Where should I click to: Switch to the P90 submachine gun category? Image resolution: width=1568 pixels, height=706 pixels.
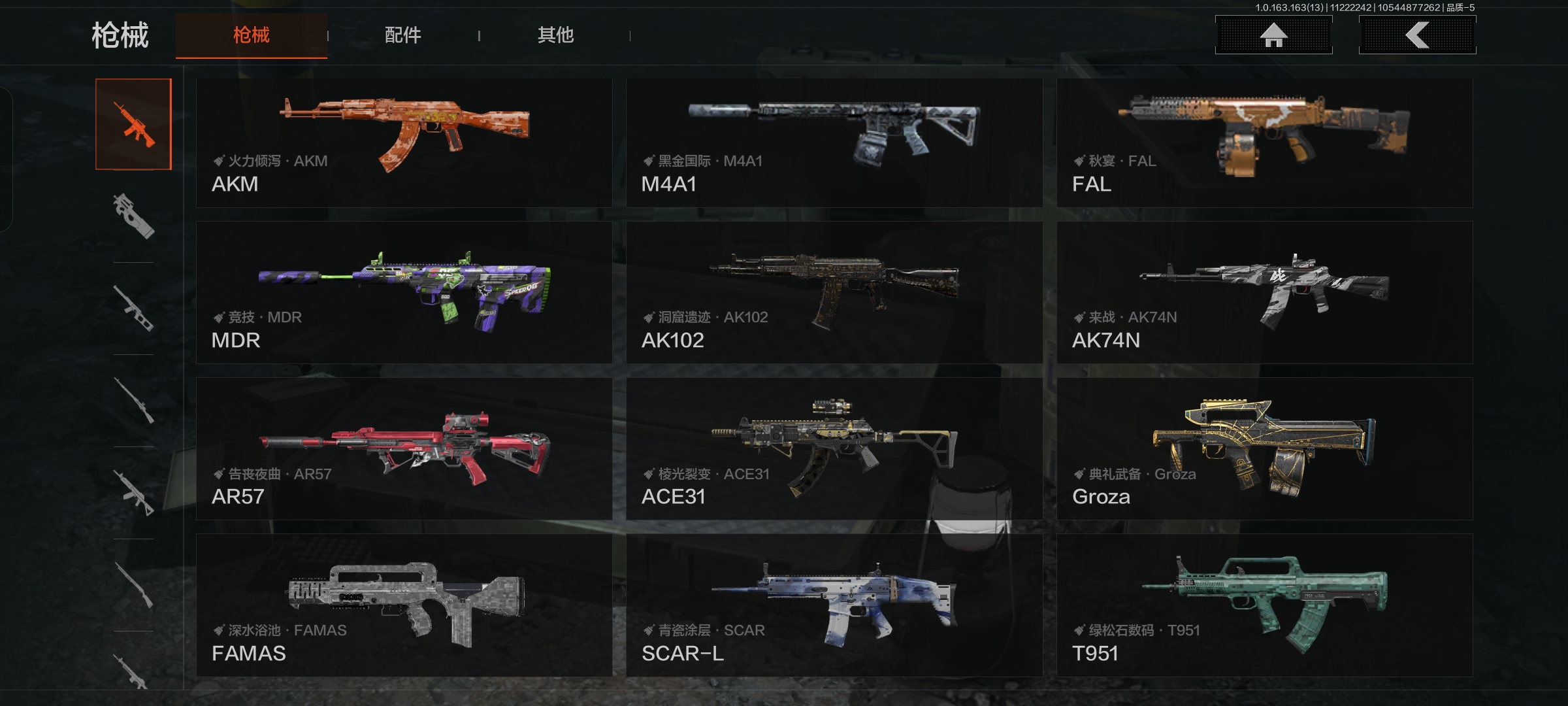[133, 216]
